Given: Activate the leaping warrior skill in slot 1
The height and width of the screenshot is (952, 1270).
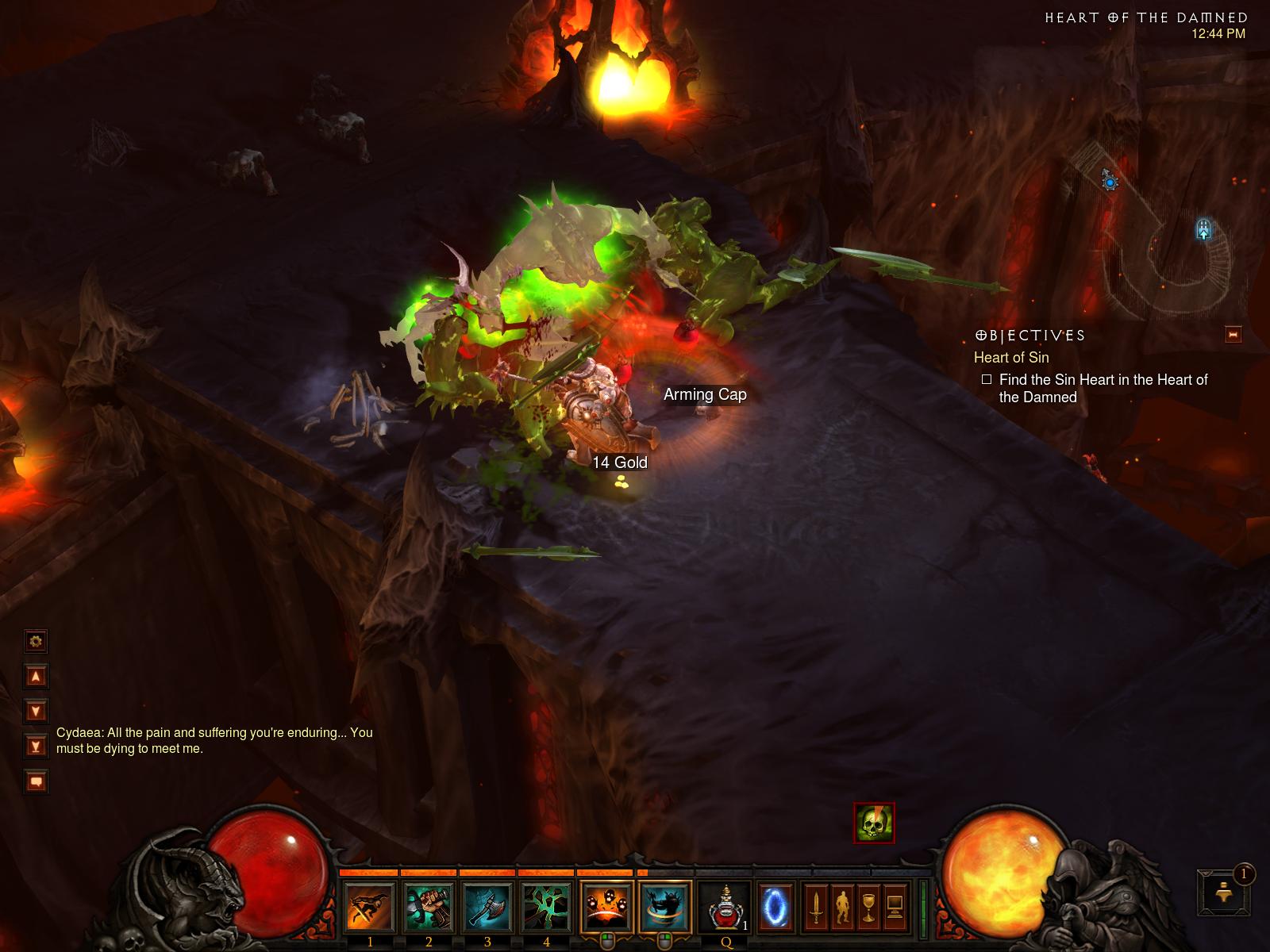Looking at the screenshot, I should point(370,908).
